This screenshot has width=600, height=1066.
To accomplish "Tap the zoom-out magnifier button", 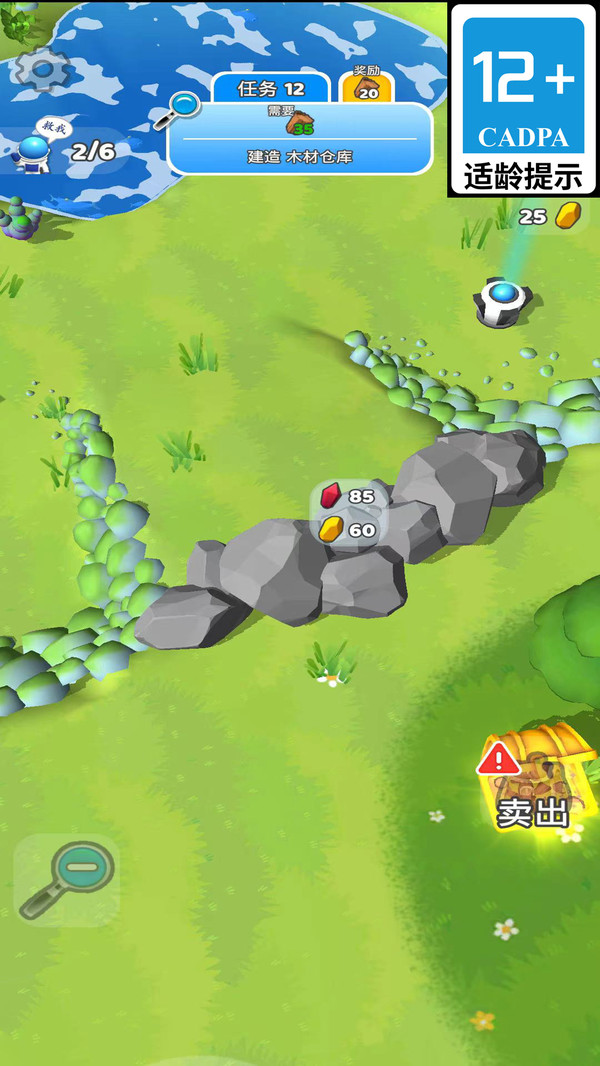I will (x=67, y=880).
